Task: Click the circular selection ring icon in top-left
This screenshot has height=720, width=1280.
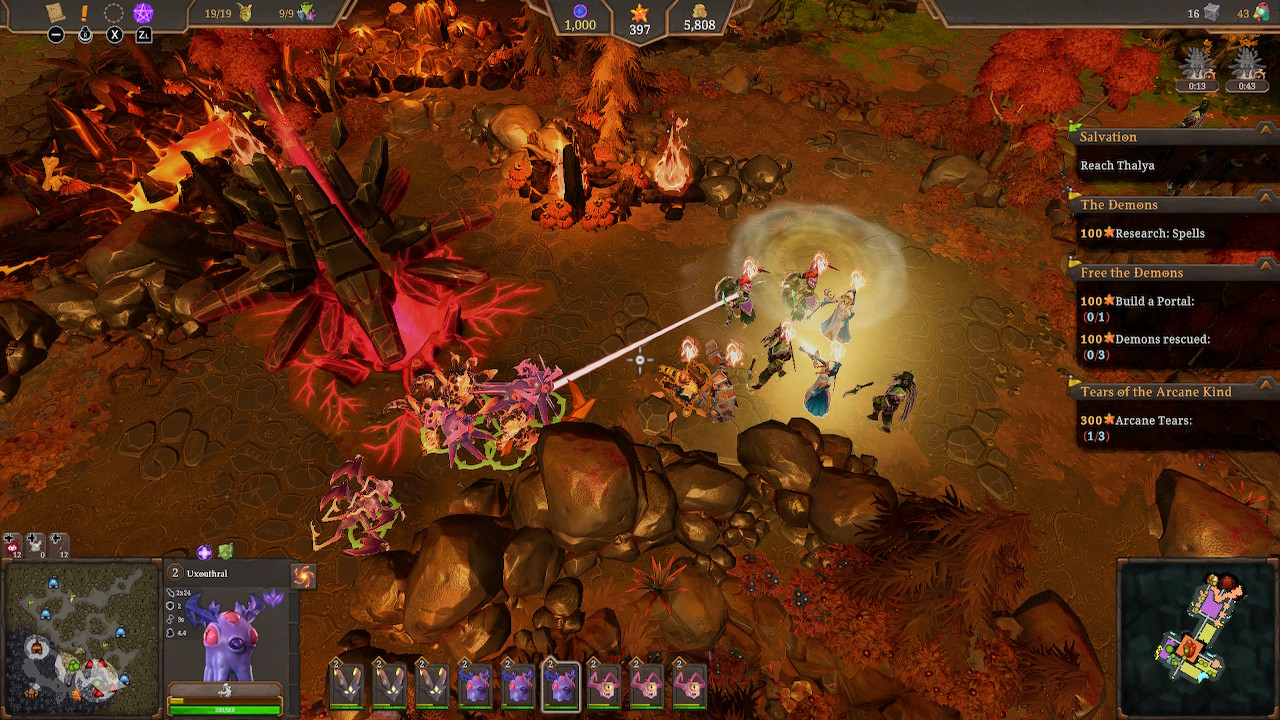Action: (x=113, y=12)
